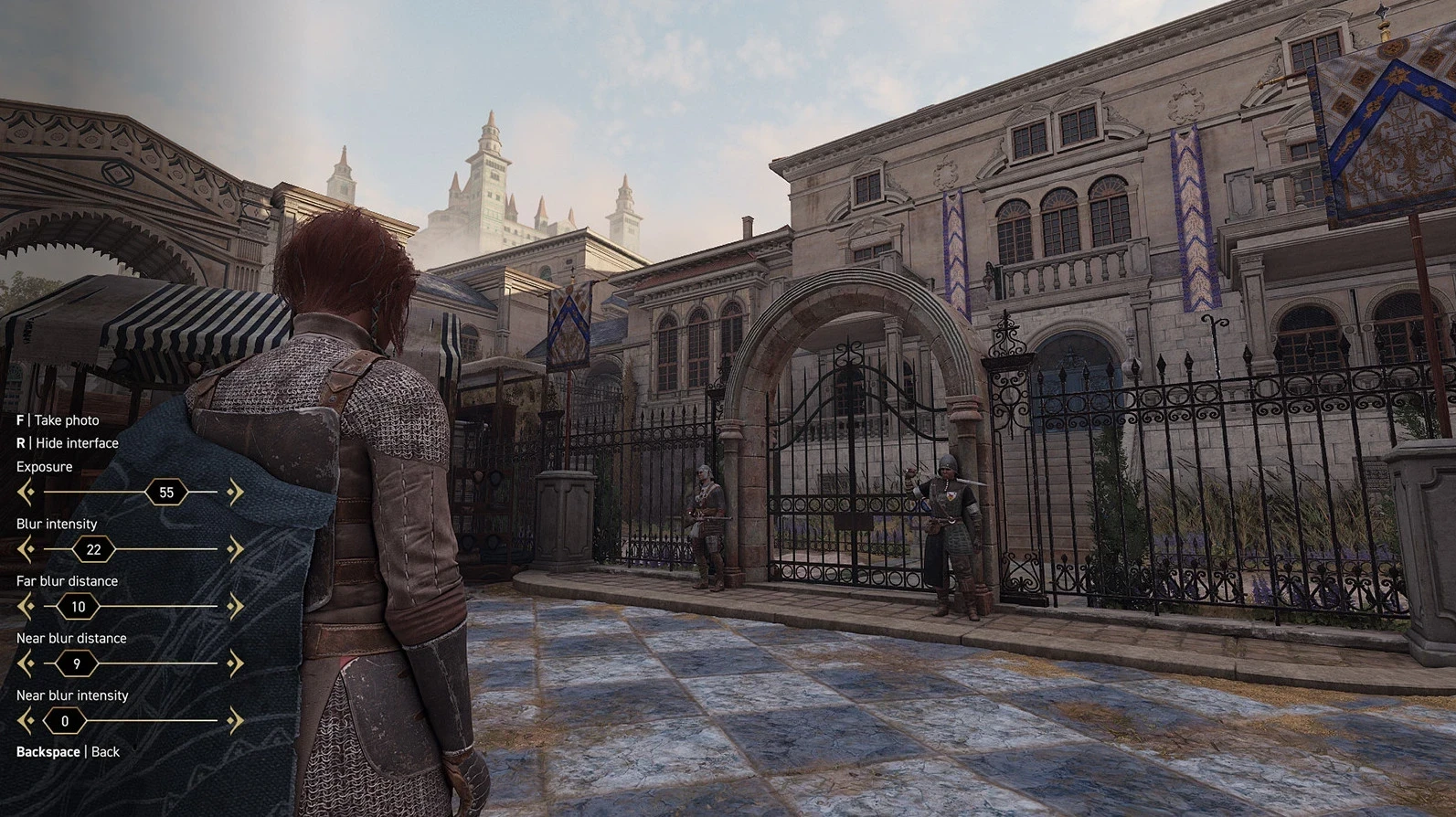
Task: Decrease Near blur distance with left arrow
Action: pos(26,663)
